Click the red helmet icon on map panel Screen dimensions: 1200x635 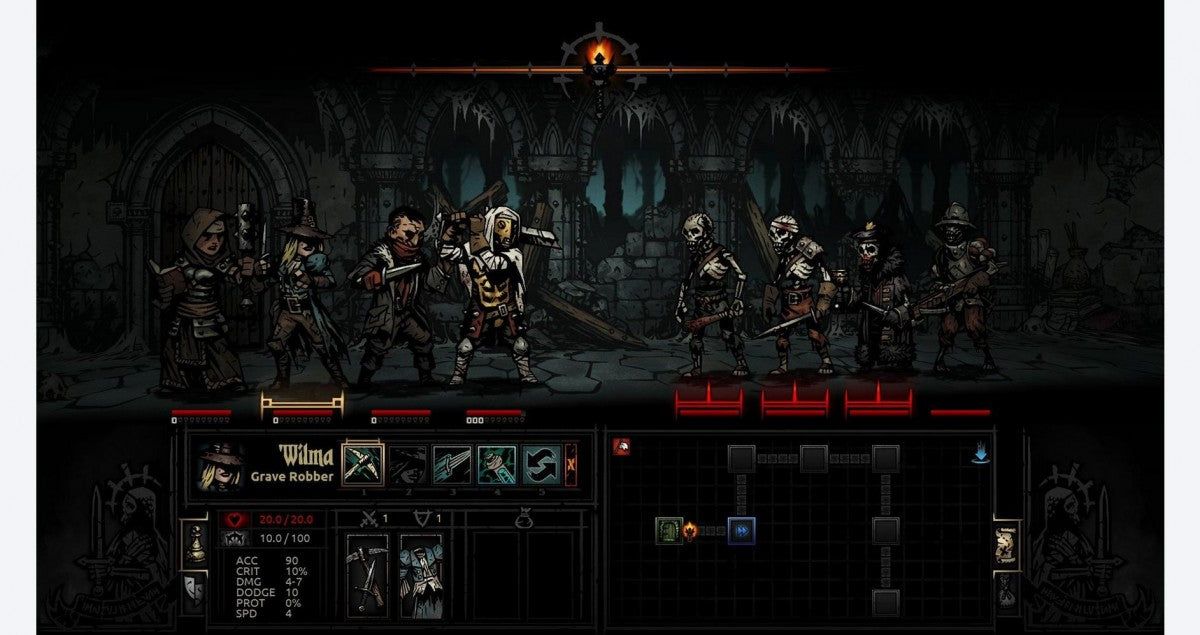621,447
